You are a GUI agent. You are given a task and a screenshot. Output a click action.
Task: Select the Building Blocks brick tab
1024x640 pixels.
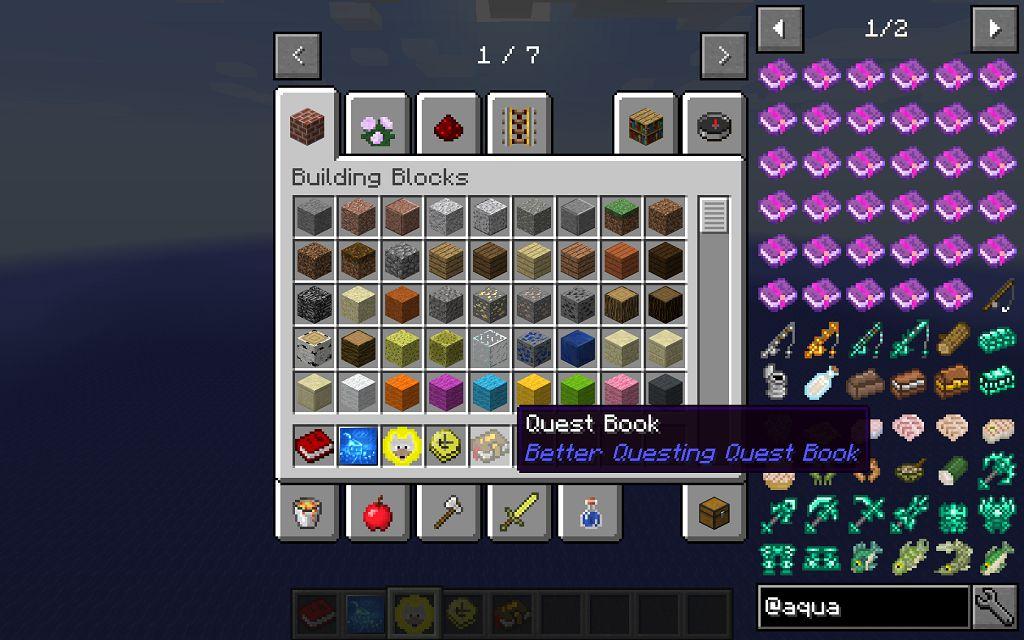(308, 126)
